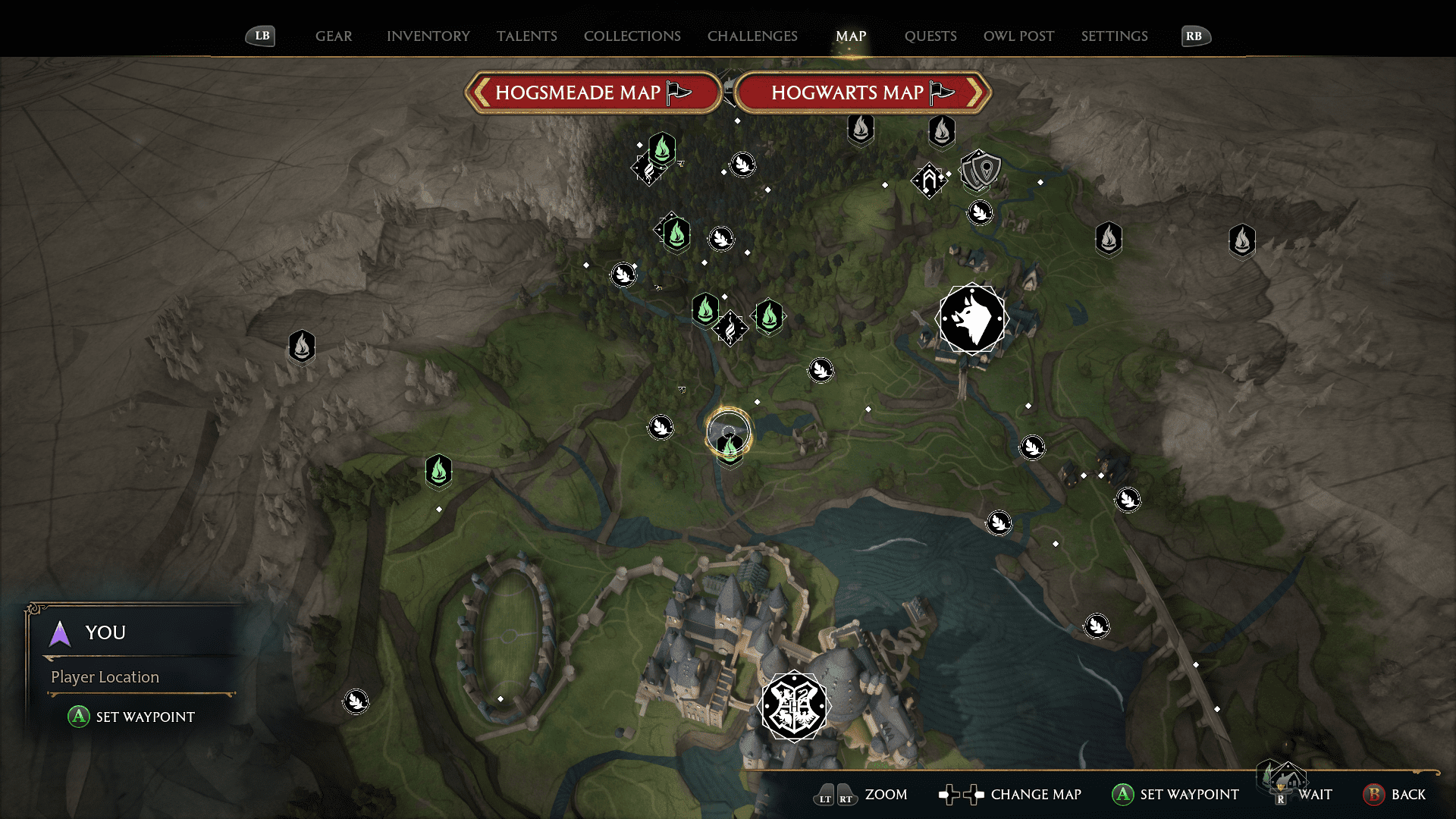This screenshot has height=819, width=1456.
Task: Toggle the RB shoulder button bumper
Action: pos(1196,36)
